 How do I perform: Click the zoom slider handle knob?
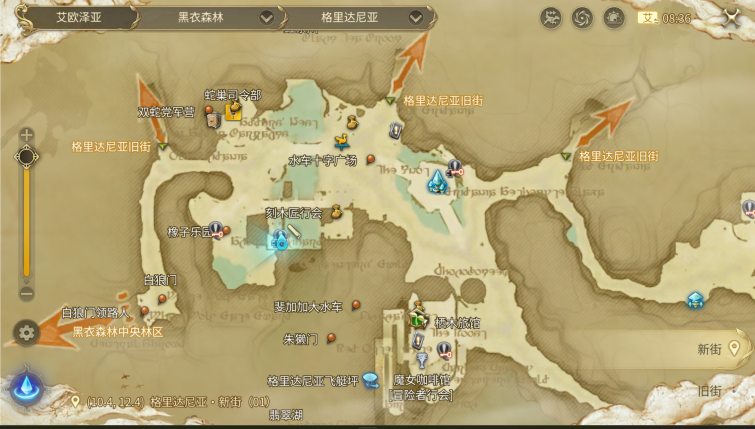click(x=27, y=157)
